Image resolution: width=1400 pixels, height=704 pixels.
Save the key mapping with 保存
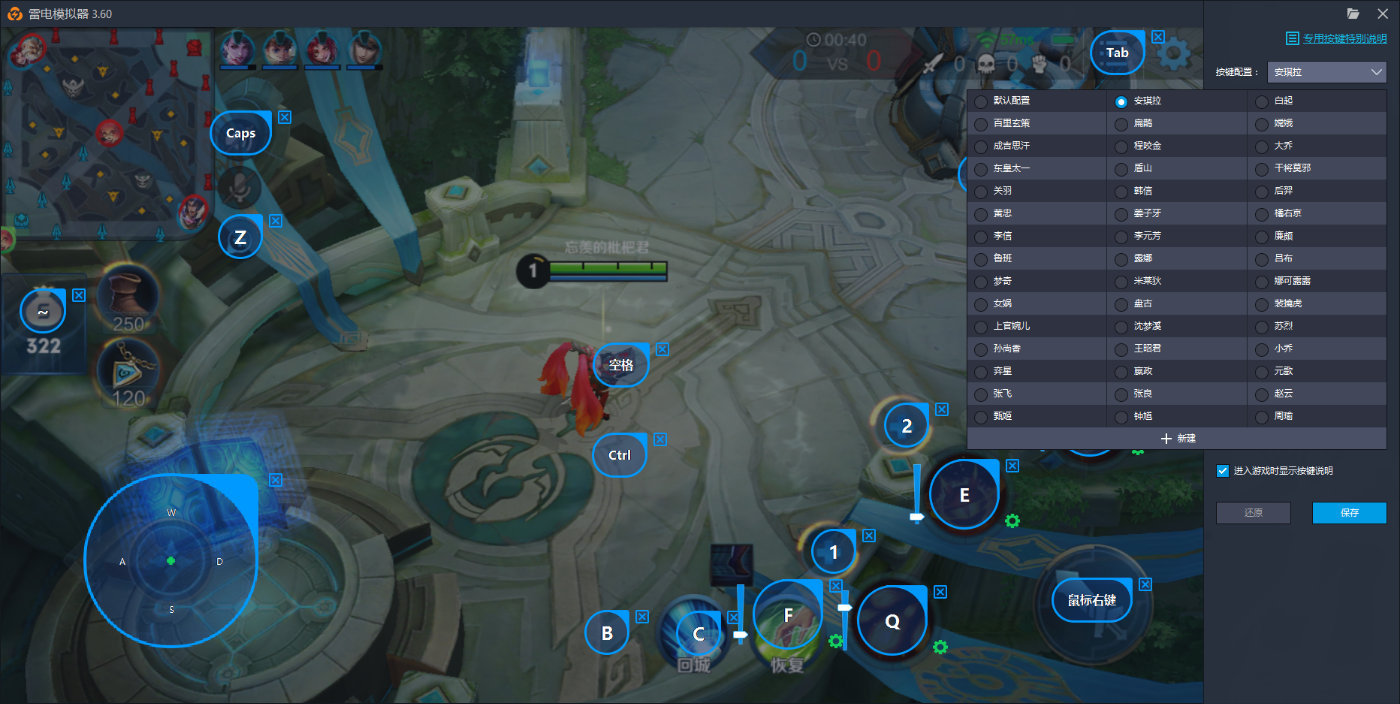pos(1349,513)
